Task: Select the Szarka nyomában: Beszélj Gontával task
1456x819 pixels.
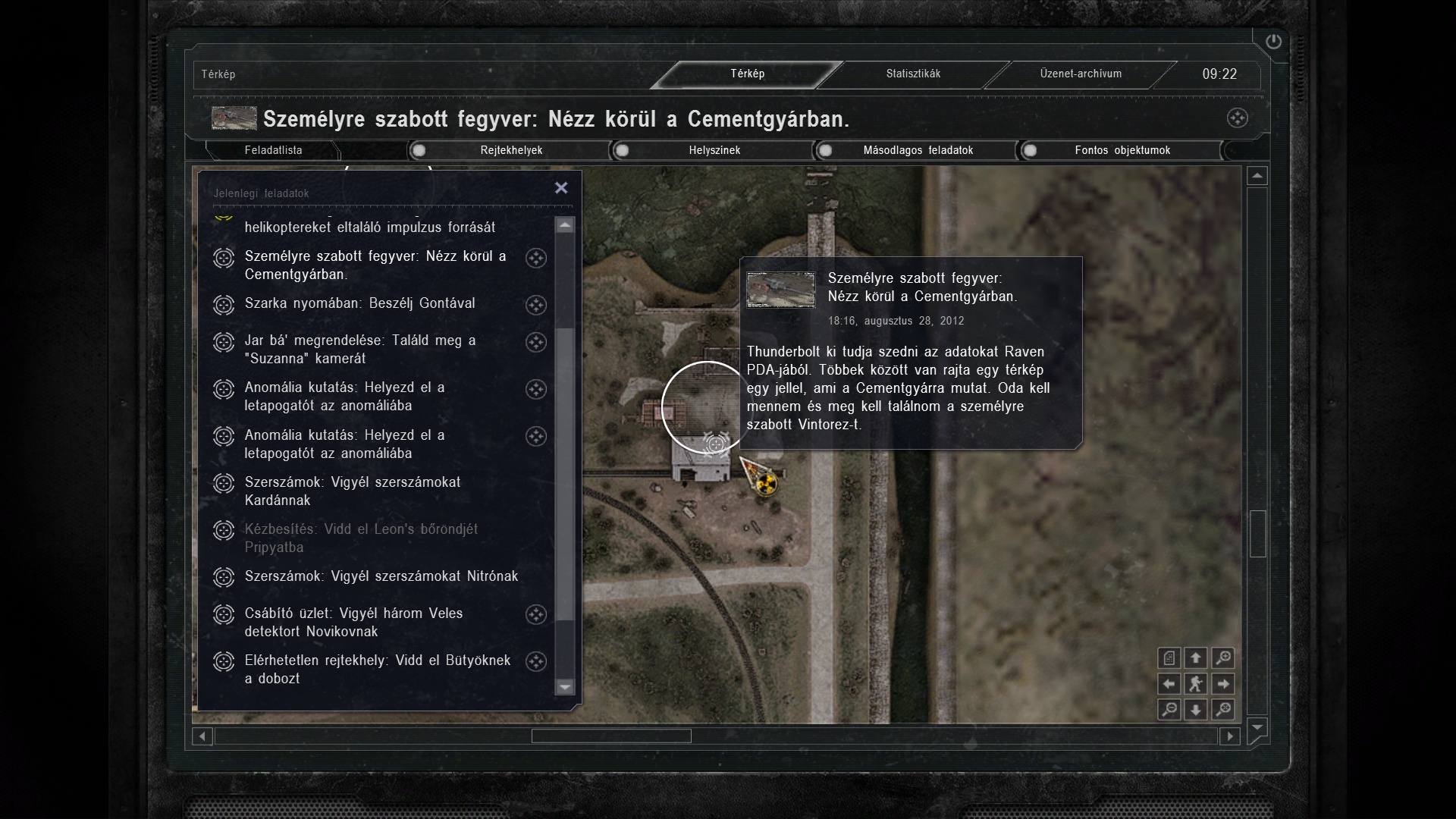Action: tap(359, 303)
